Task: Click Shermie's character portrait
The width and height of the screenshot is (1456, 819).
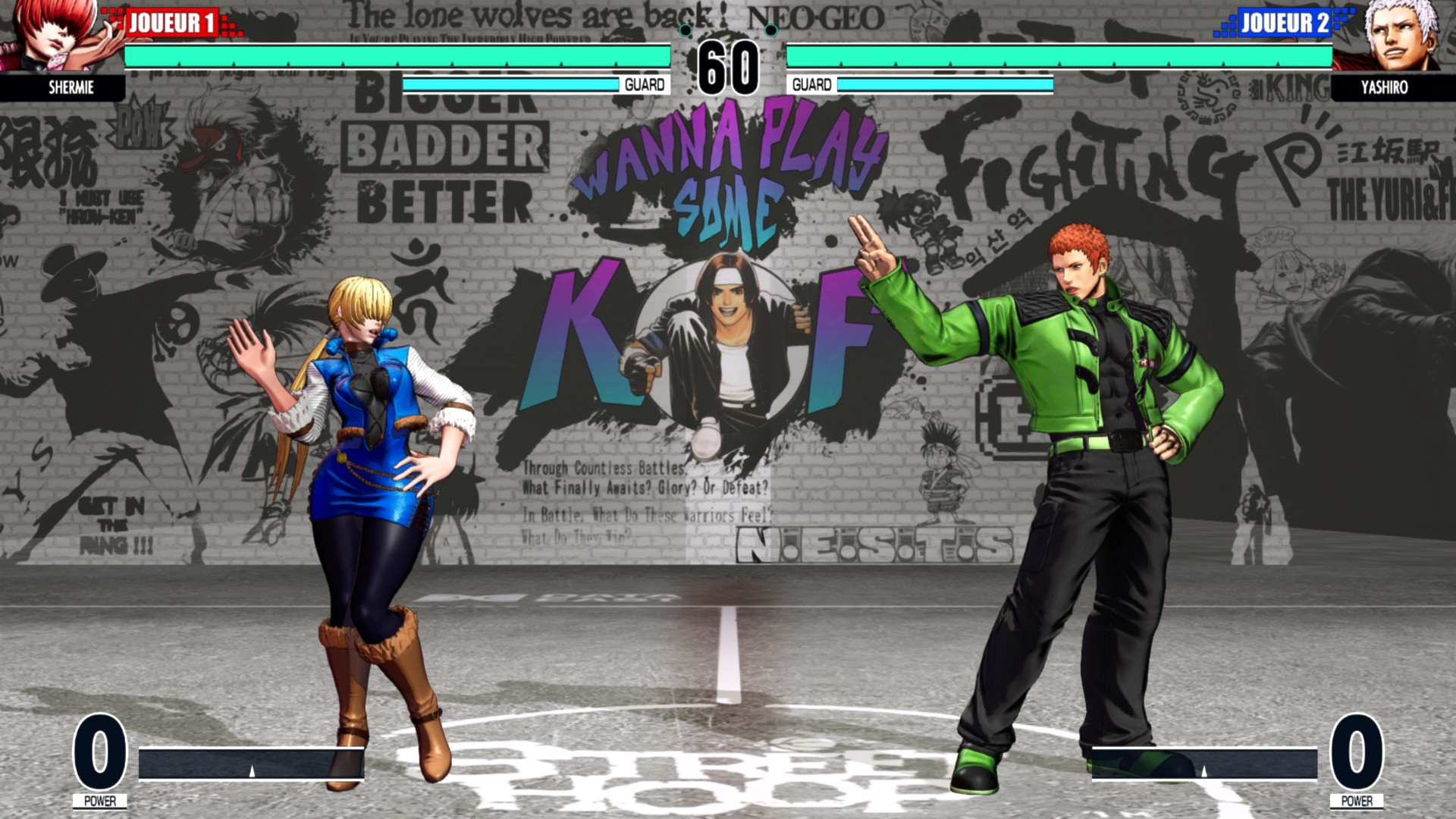Action: tap(49, 38)
